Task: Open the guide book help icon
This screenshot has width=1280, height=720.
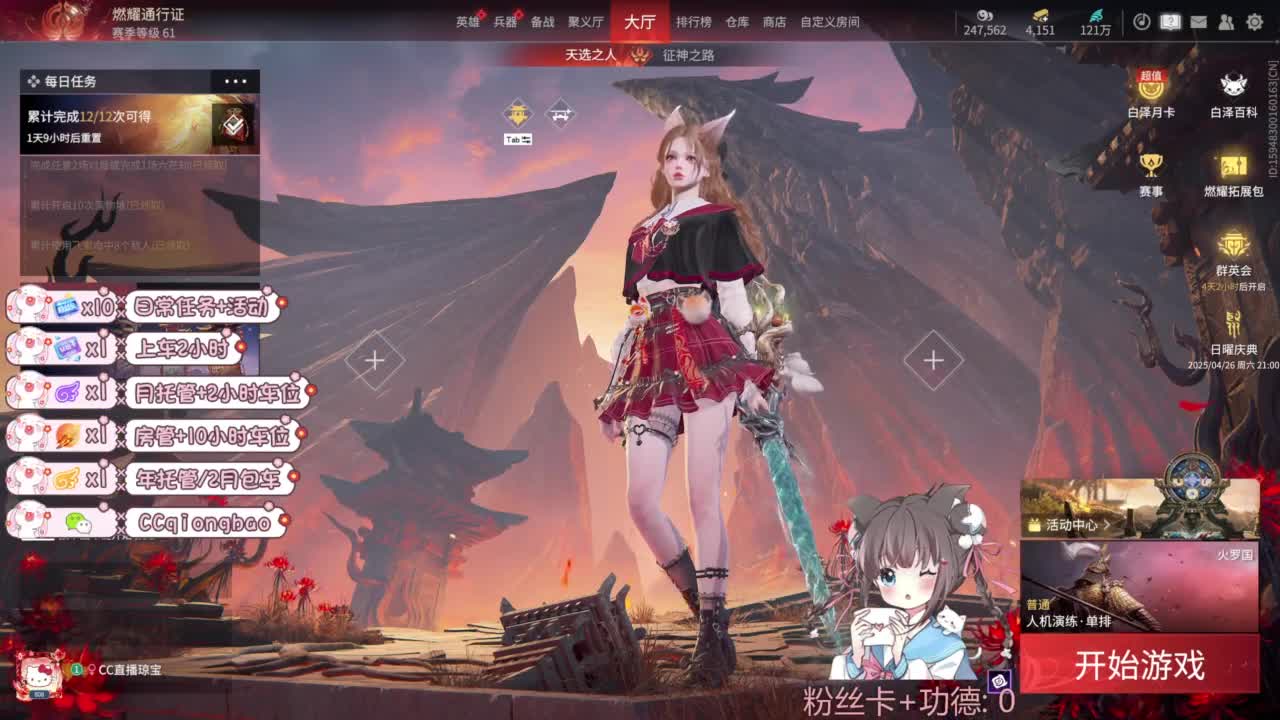Action: tap(1169, 22)
